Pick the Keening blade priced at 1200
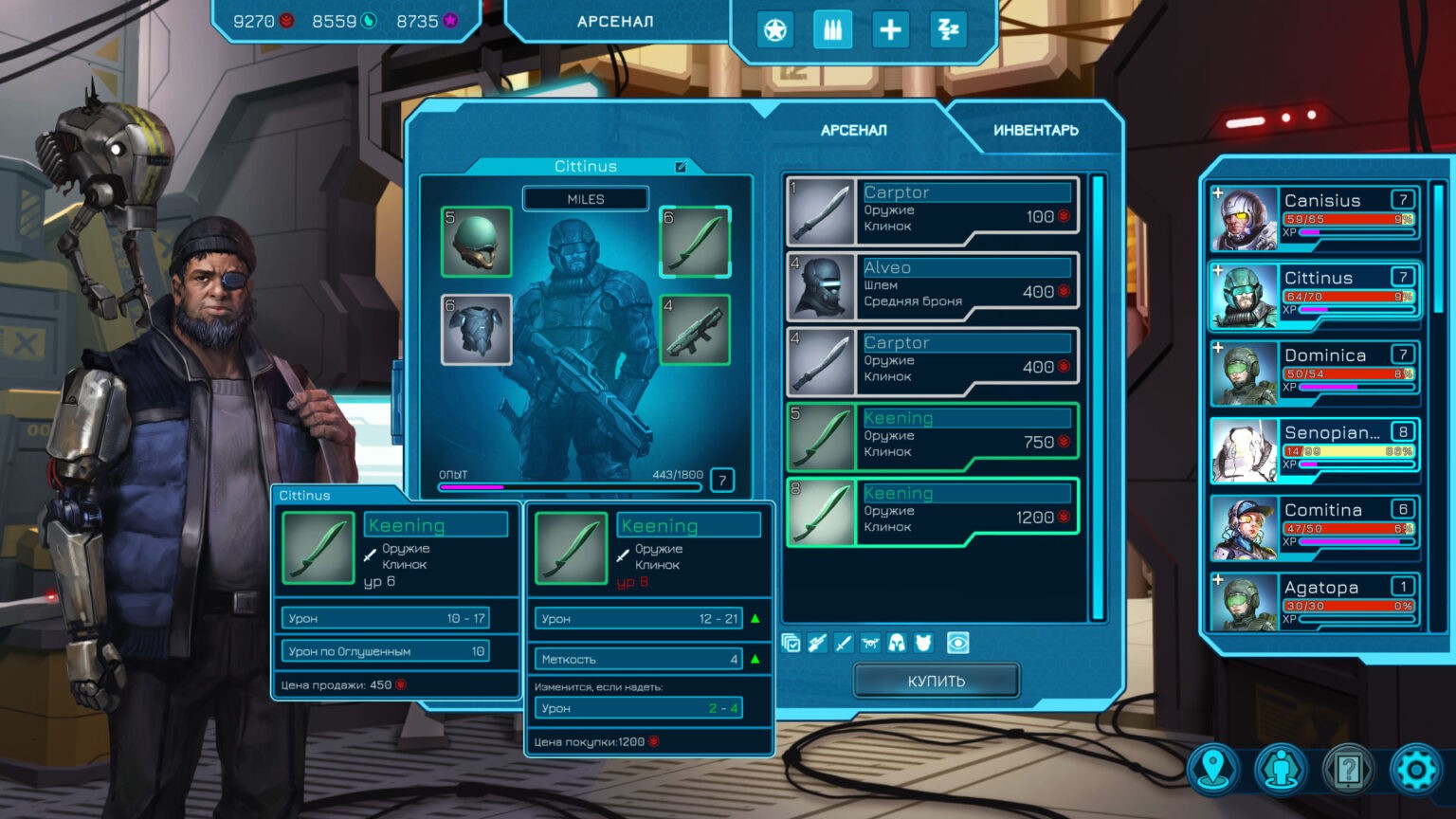 pos(933,512)
